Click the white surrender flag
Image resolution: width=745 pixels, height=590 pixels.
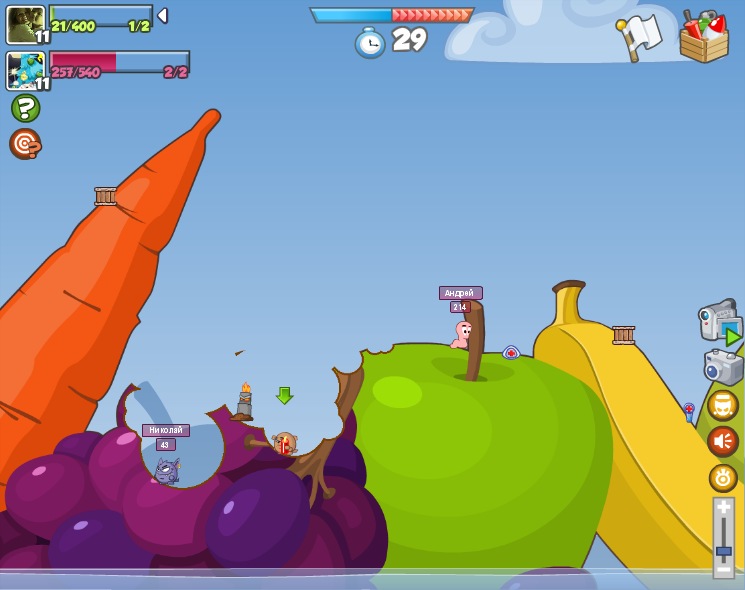click(640, 36)
